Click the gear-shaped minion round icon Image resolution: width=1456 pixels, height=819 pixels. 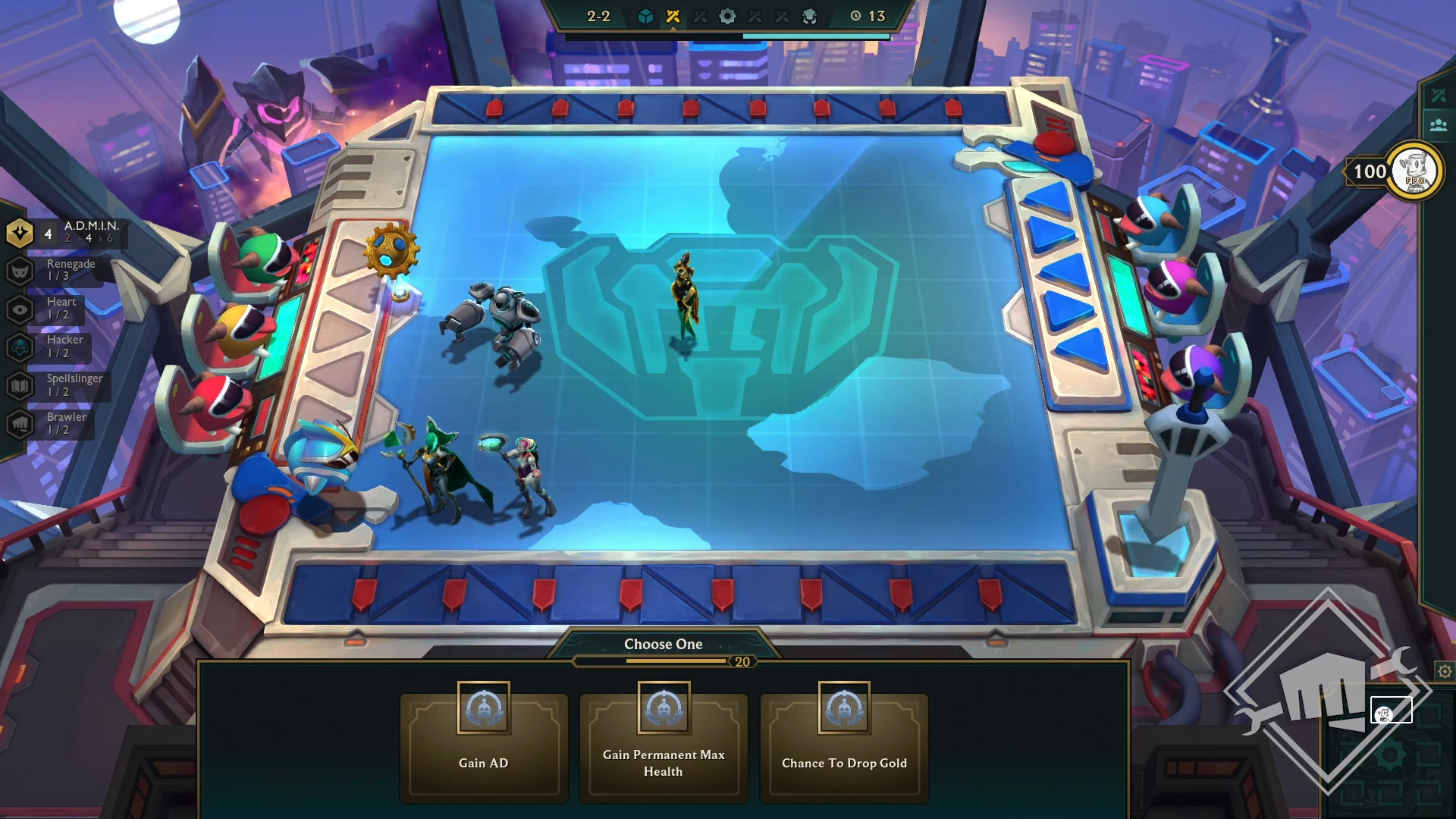point(729,14)
